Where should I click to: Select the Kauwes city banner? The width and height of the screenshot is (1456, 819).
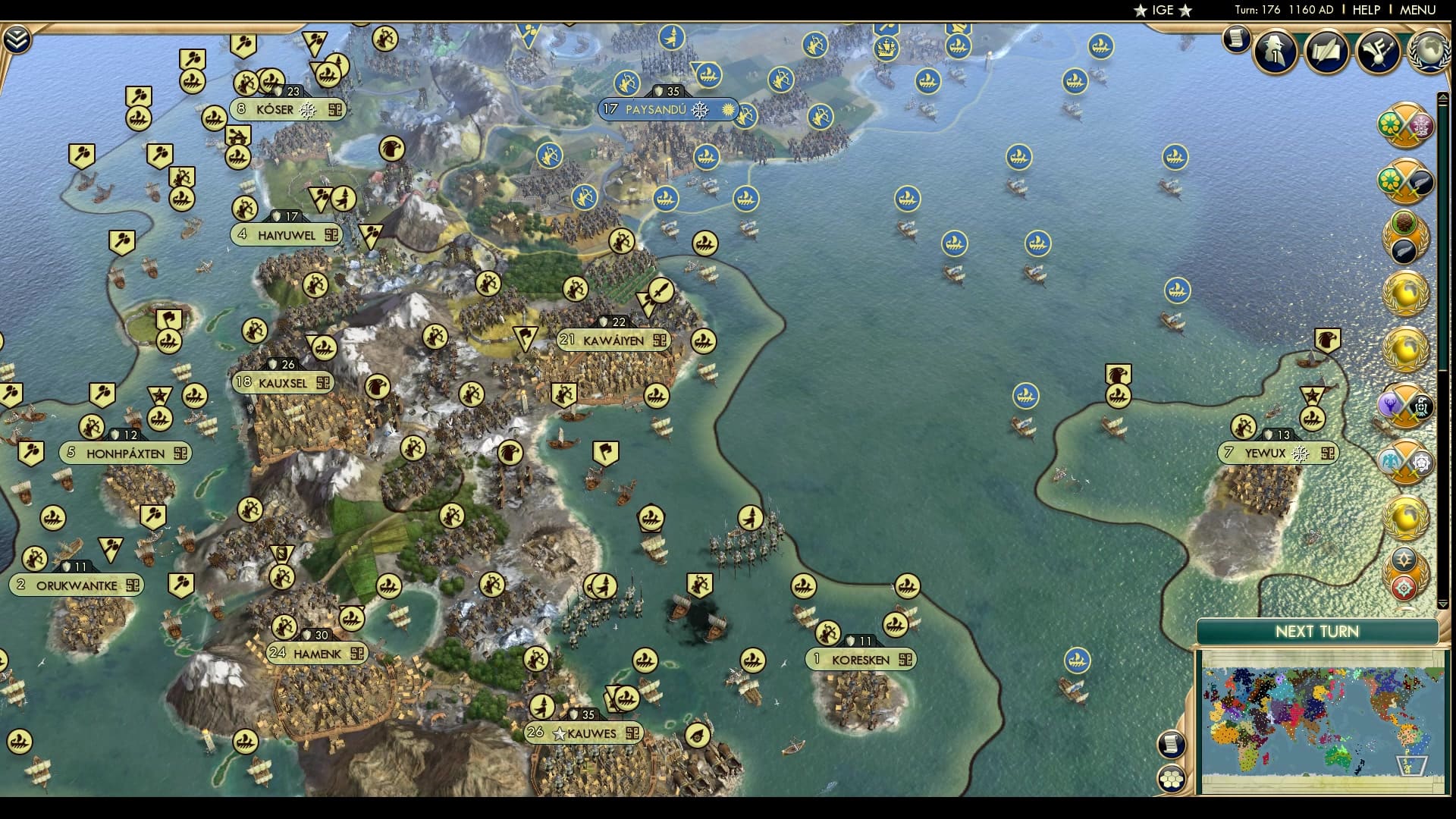tap(584, 733)
